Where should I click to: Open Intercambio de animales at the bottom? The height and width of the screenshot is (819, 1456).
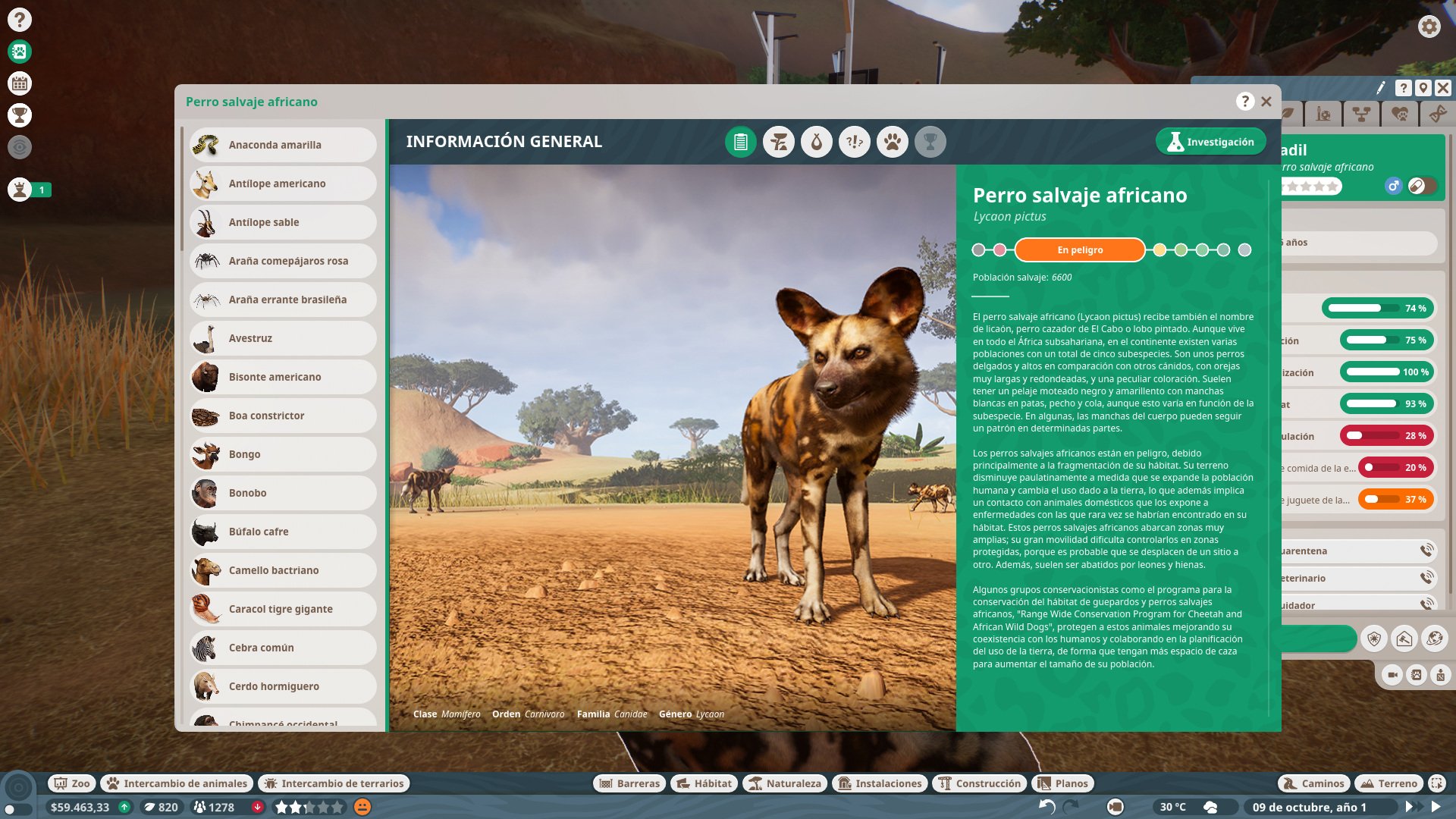(x=176, y=783)
